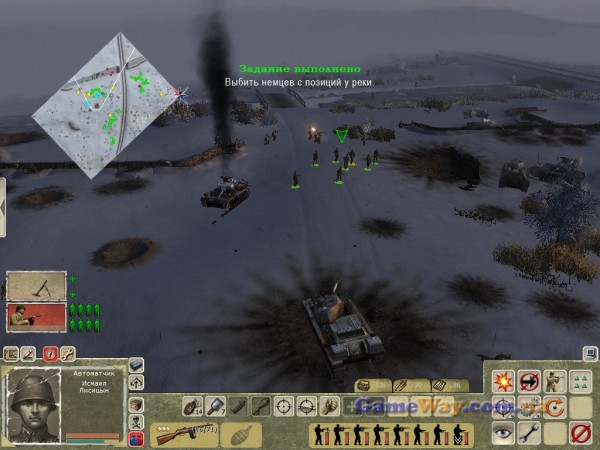The height and width of the screenshot is (450, 600).
Task: Activate the red arrow circle command
Action: tap(528, 381)
